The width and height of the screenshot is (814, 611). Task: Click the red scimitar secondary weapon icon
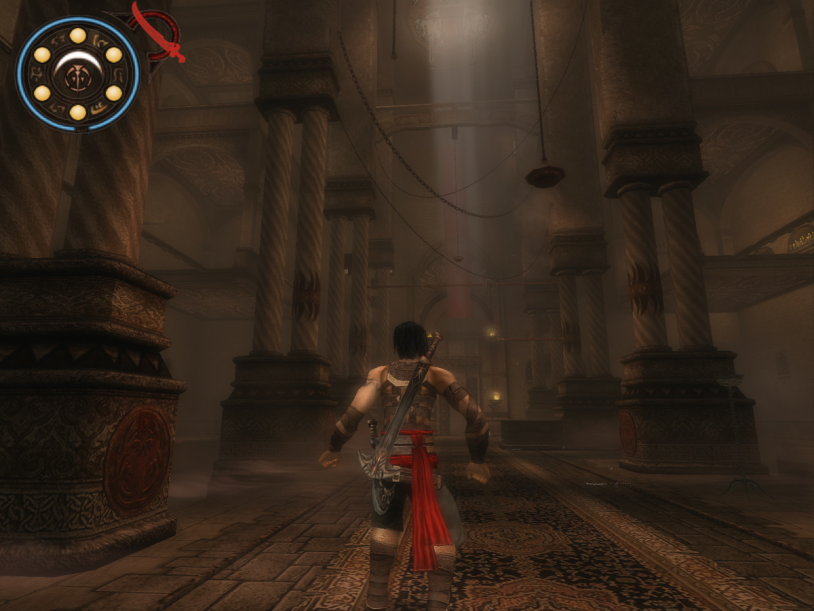(160, 33)
